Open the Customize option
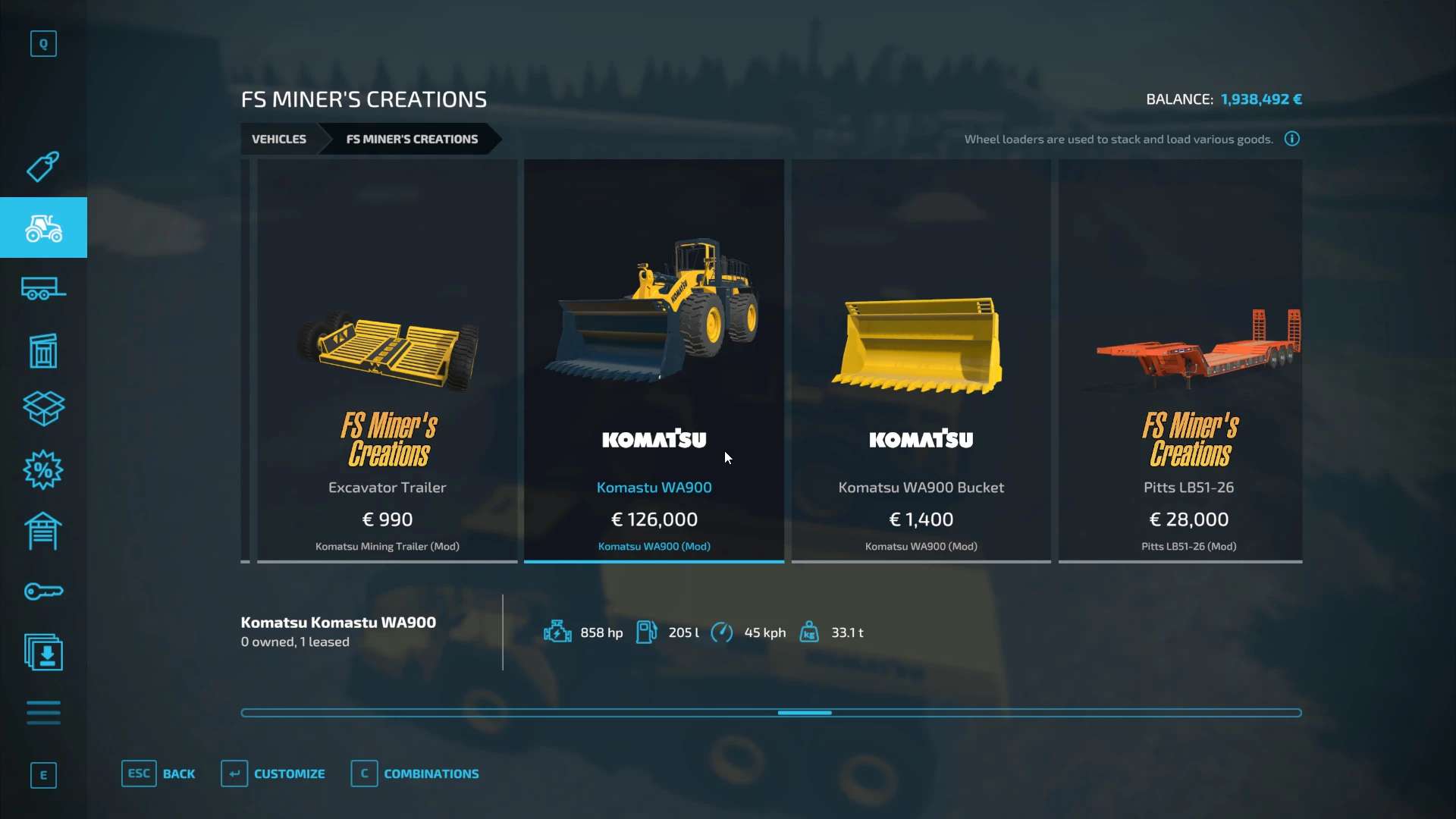 [x=273, y=774]
